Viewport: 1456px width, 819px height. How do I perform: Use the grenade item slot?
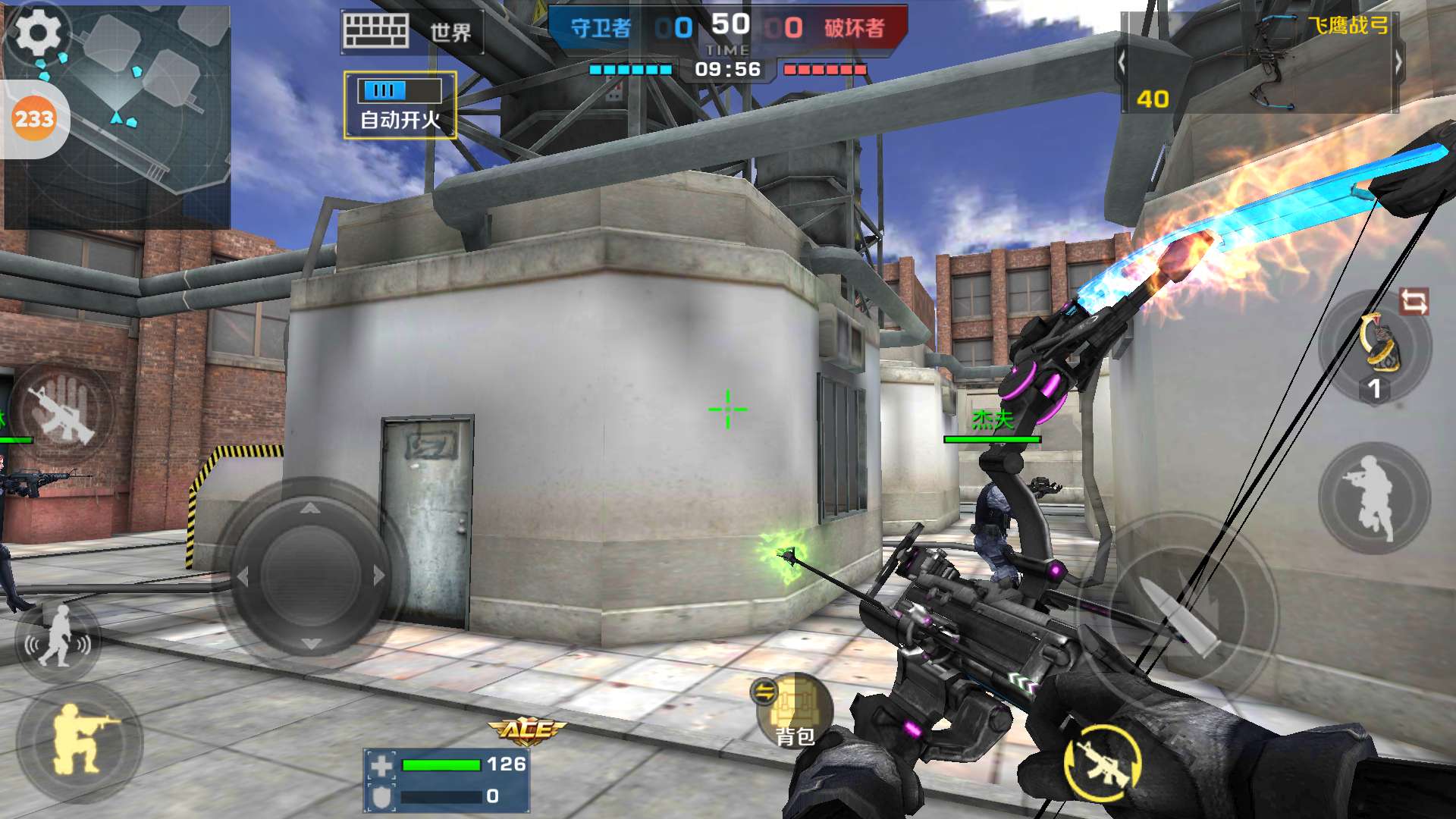coord(1375,350)
